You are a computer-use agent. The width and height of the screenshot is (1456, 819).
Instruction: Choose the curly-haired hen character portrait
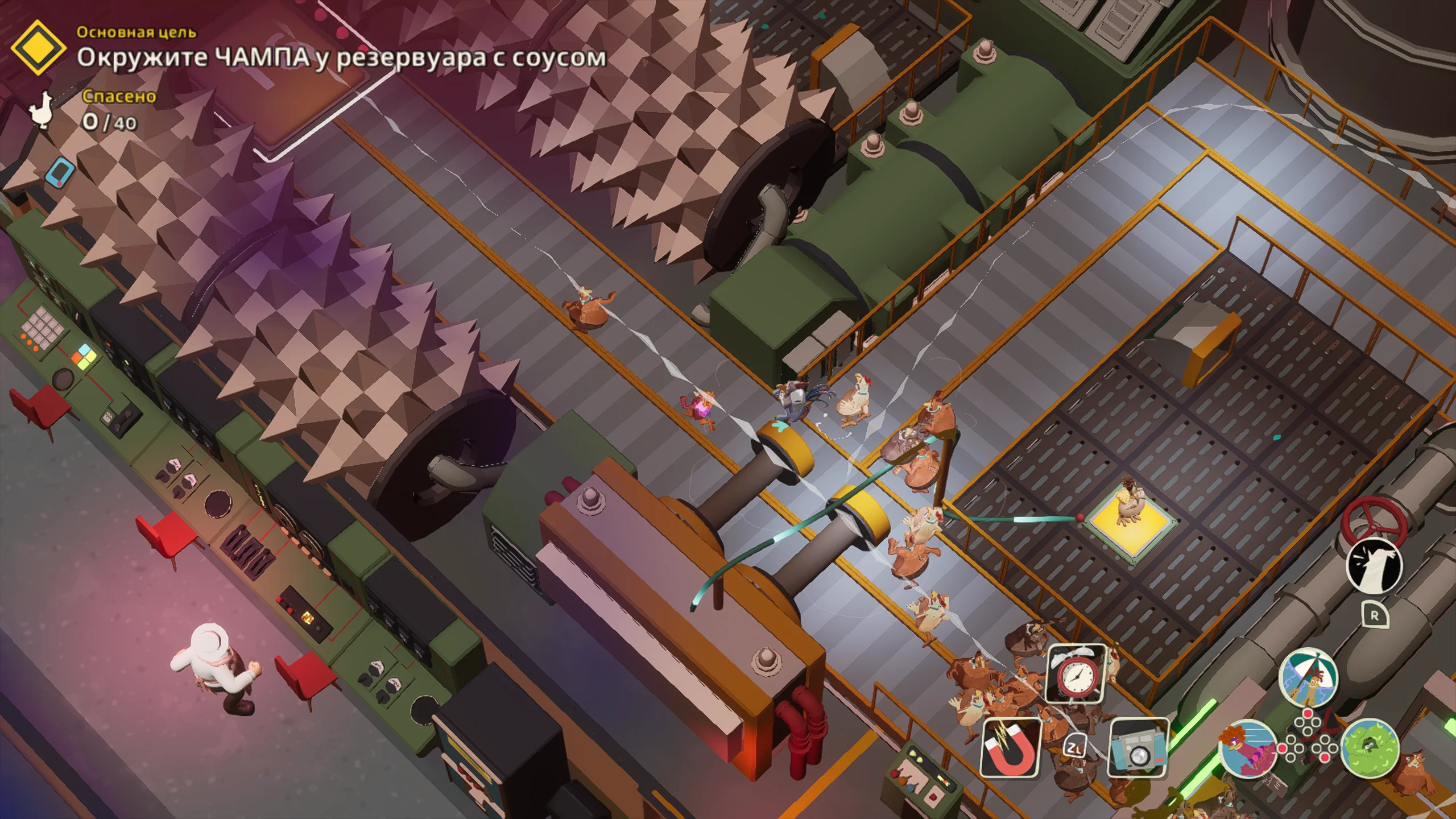tap(1246, 747)
